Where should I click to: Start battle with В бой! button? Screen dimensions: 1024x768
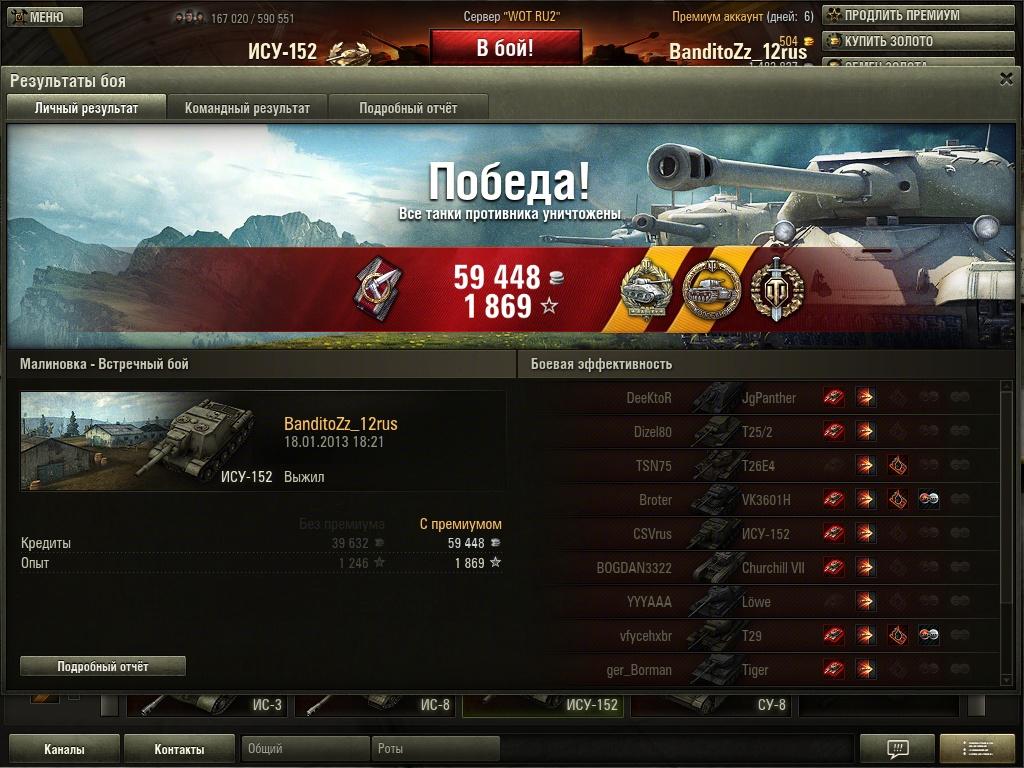click(505, 48)
